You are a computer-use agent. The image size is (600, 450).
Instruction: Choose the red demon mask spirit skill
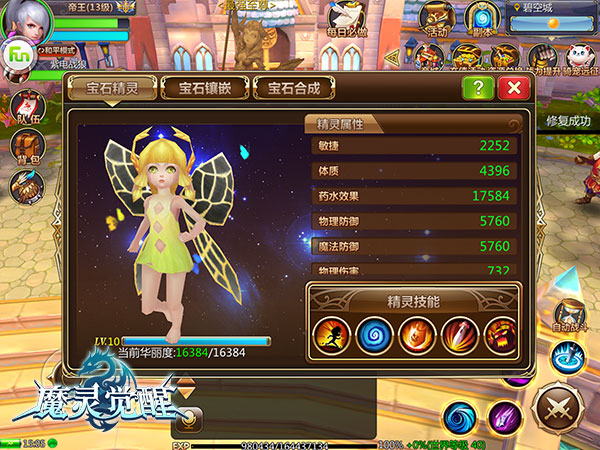coord(498,334)
